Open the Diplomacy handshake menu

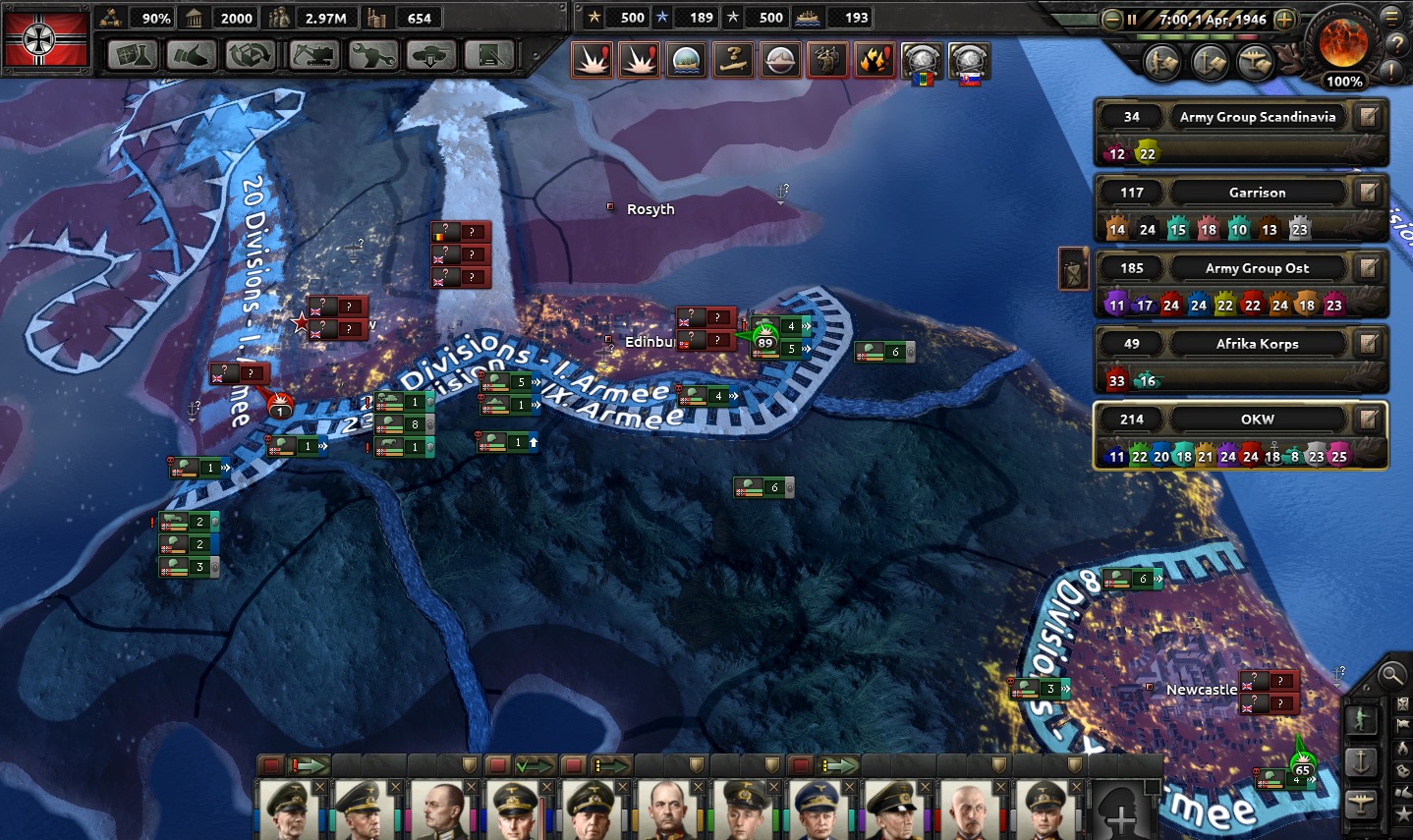click(x=191, y=55)
